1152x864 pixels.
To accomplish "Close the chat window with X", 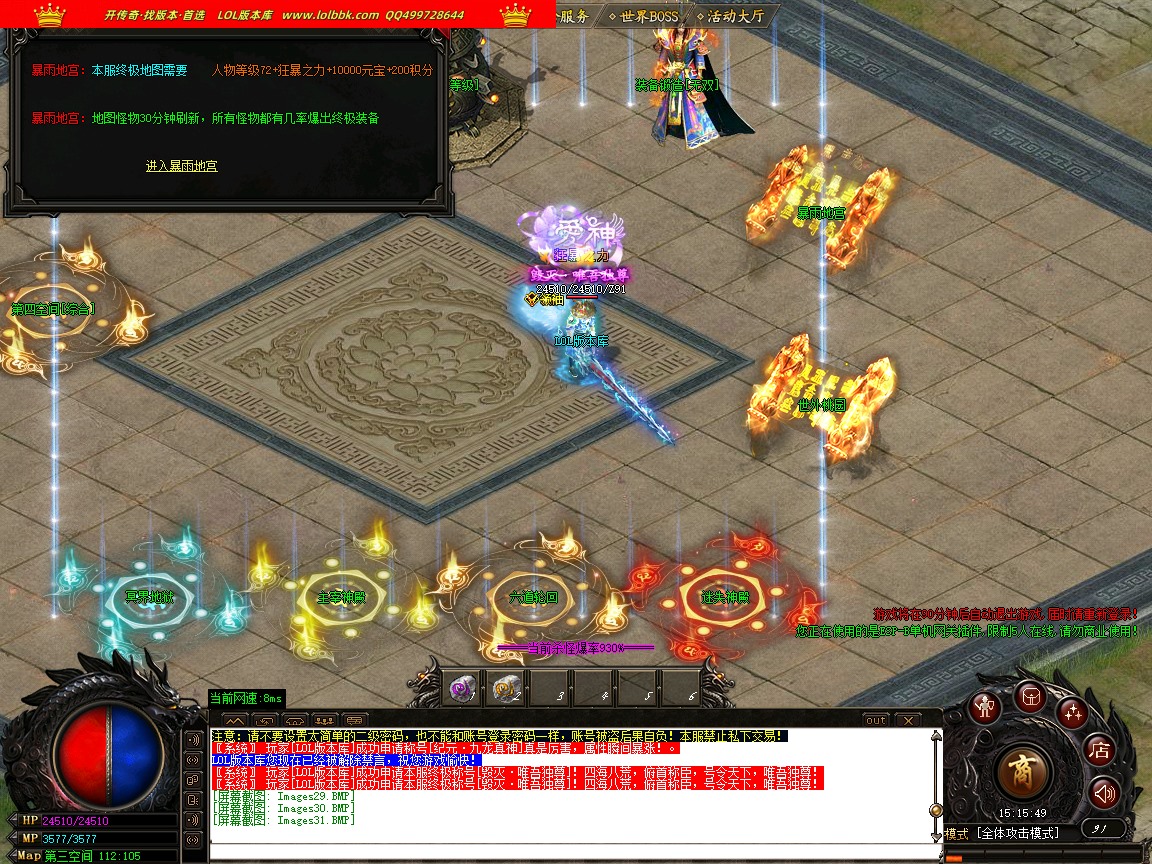I will pyautogui.click(x=907, y=720).
